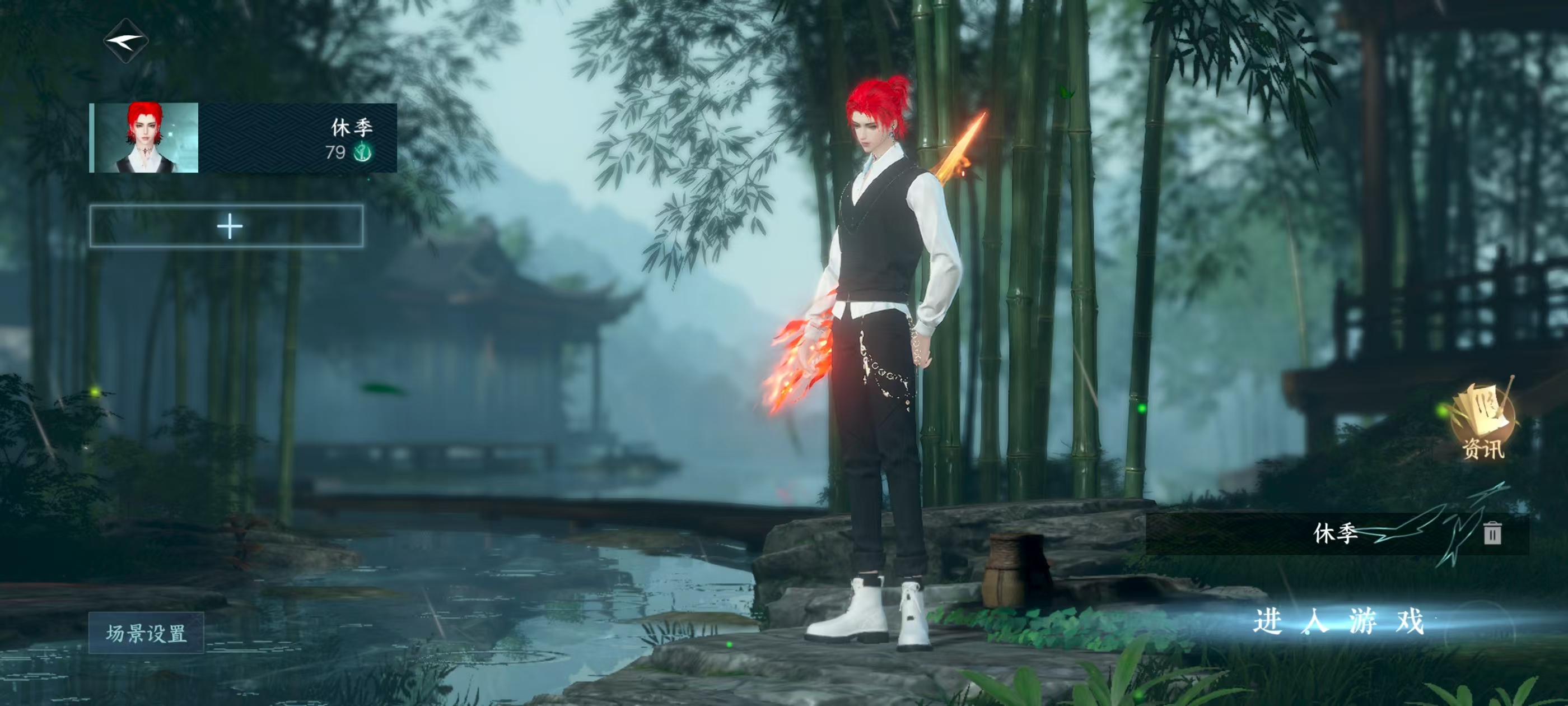Delete character using the trash can icon
Image resolution: width=1568 pixels, height=706 pixels.
tap(1491, 533)
